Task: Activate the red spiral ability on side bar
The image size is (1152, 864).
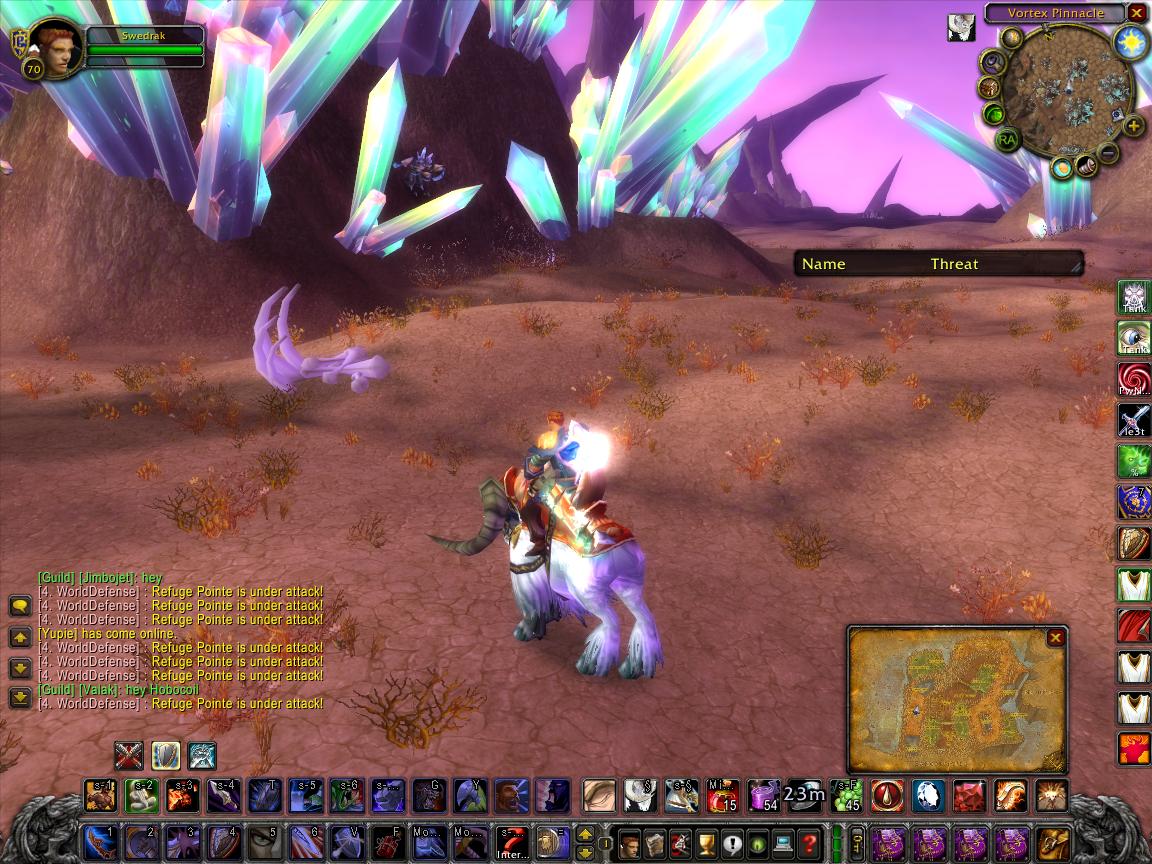Action: pos(1133,379)
